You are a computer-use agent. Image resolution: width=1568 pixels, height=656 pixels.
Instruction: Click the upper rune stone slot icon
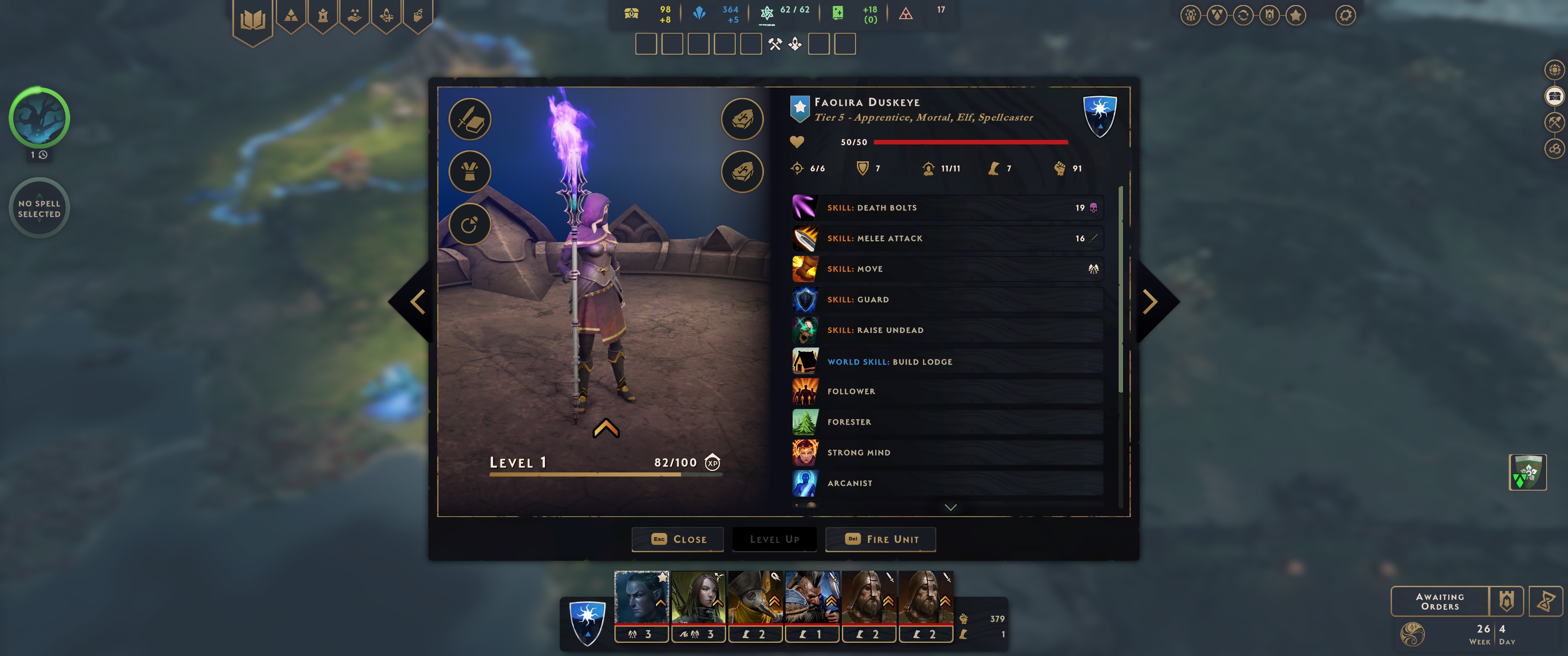pos(742,119)
